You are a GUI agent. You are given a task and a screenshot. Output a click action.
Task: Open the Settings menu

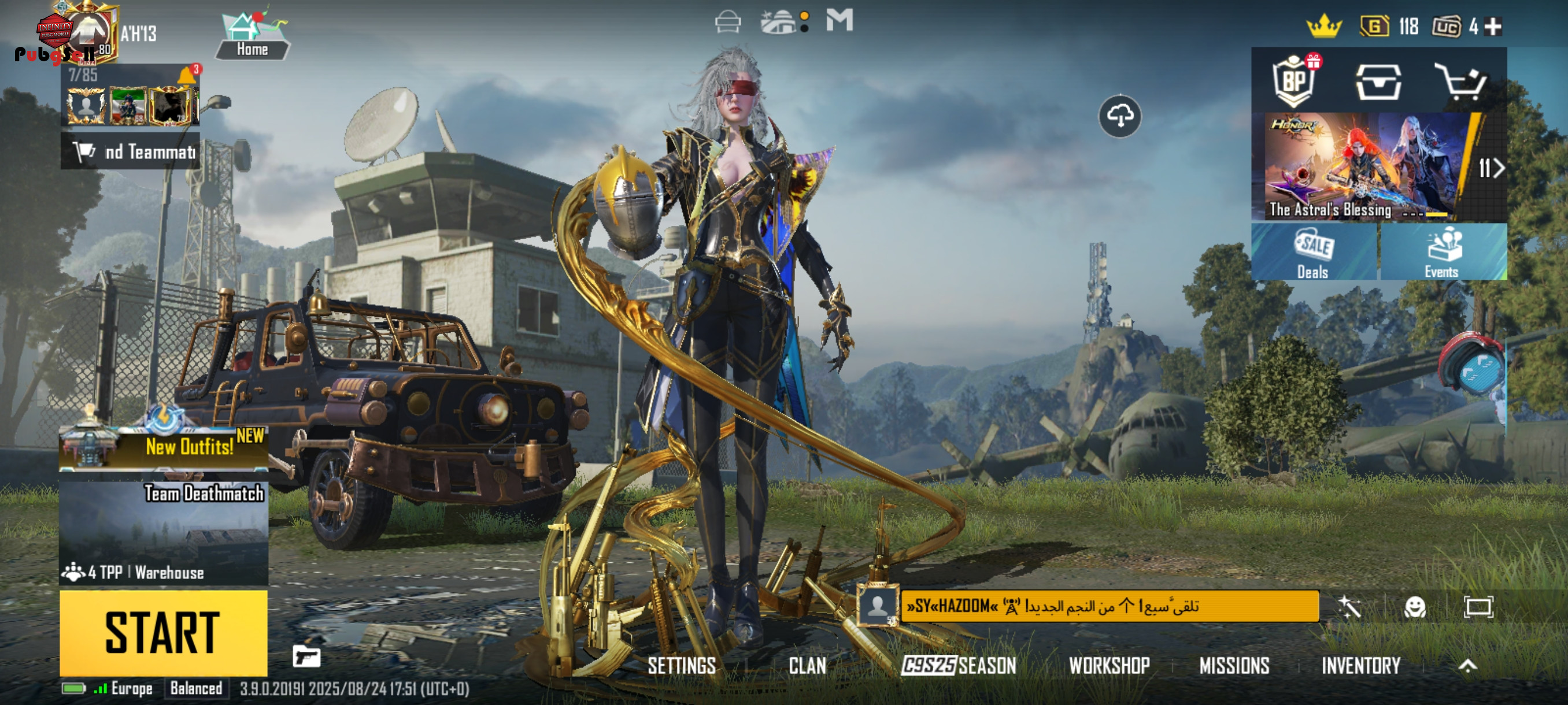point(681,666)
